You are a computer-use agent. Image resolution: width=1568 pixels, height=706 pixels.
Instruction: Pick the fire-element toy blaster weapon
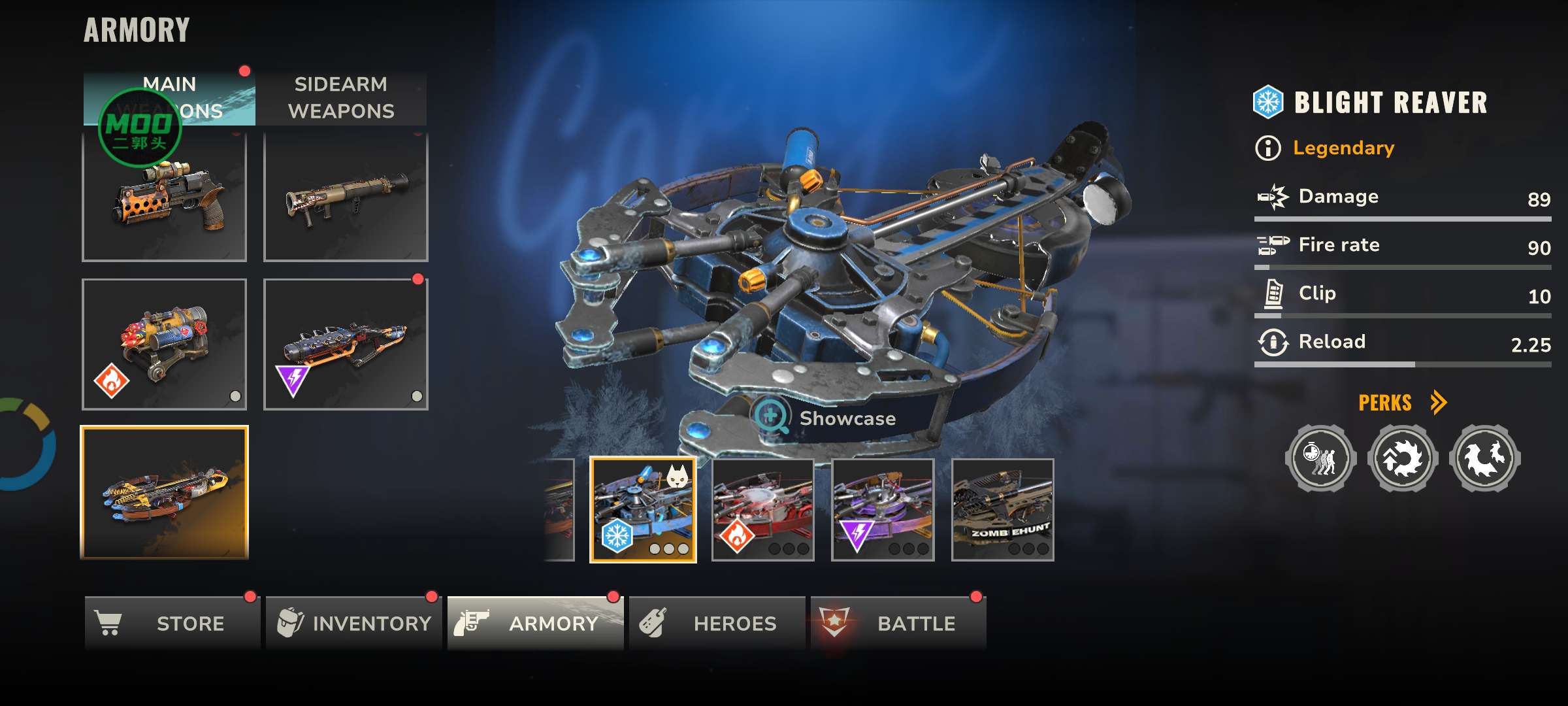click(164, 345)
